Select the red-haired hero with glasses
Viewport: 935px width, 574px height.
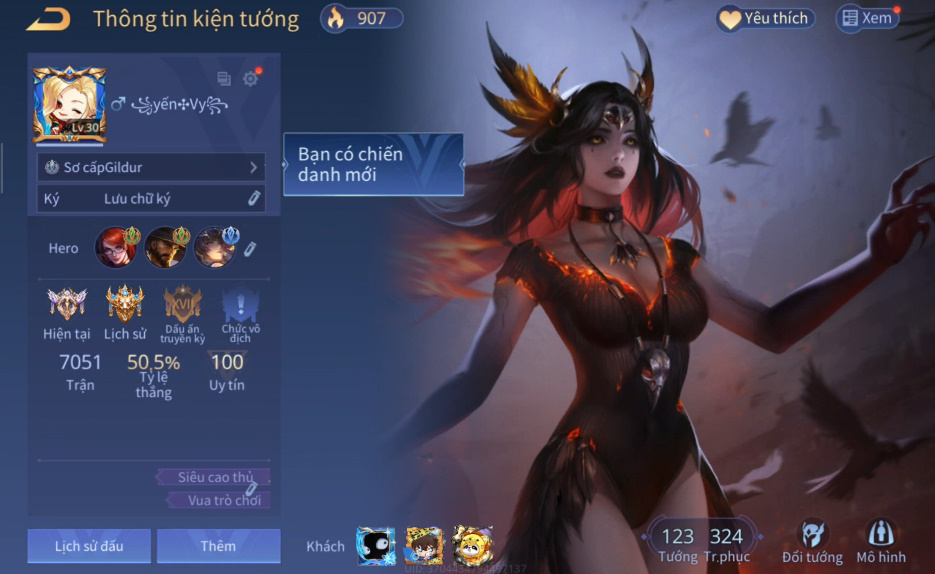[115, 247]
